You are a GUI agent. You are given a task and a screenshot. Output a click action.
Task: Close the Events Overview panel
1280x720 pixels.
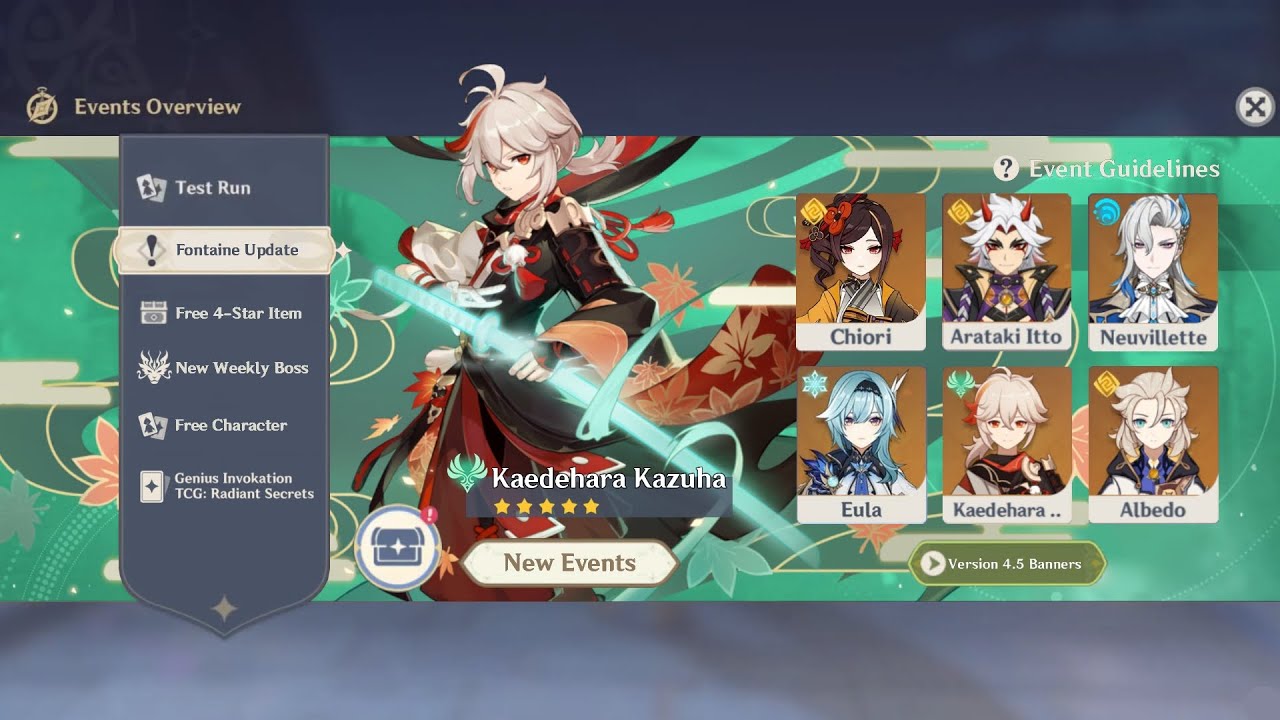pos(1255,106)
